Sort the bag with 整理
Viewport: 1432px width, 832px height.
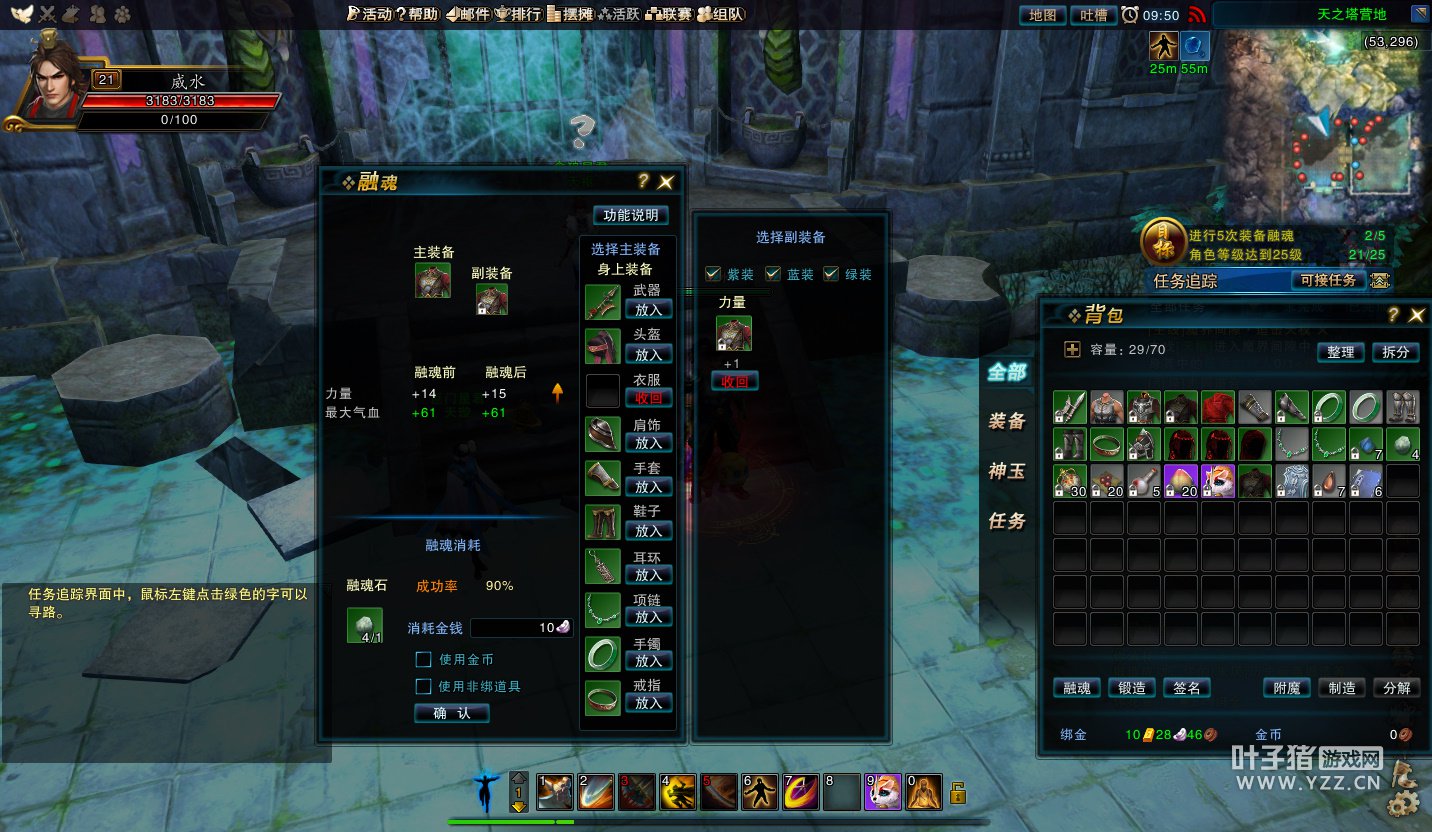[1340, 352]
